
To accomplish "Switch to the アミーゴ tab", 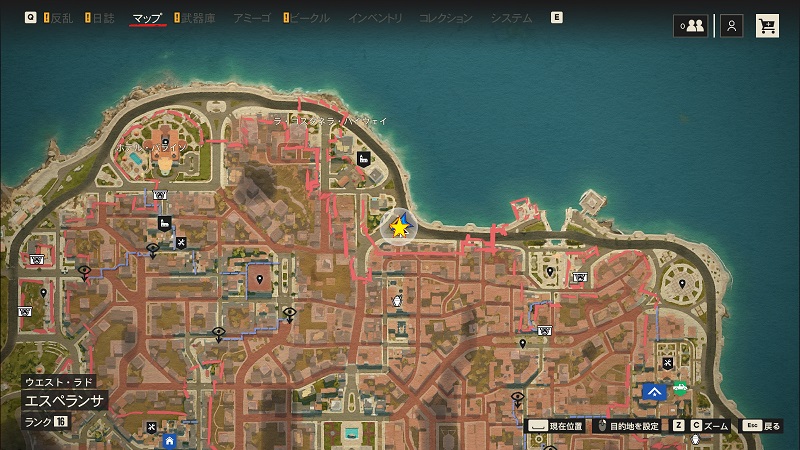I will pos(250,18).
